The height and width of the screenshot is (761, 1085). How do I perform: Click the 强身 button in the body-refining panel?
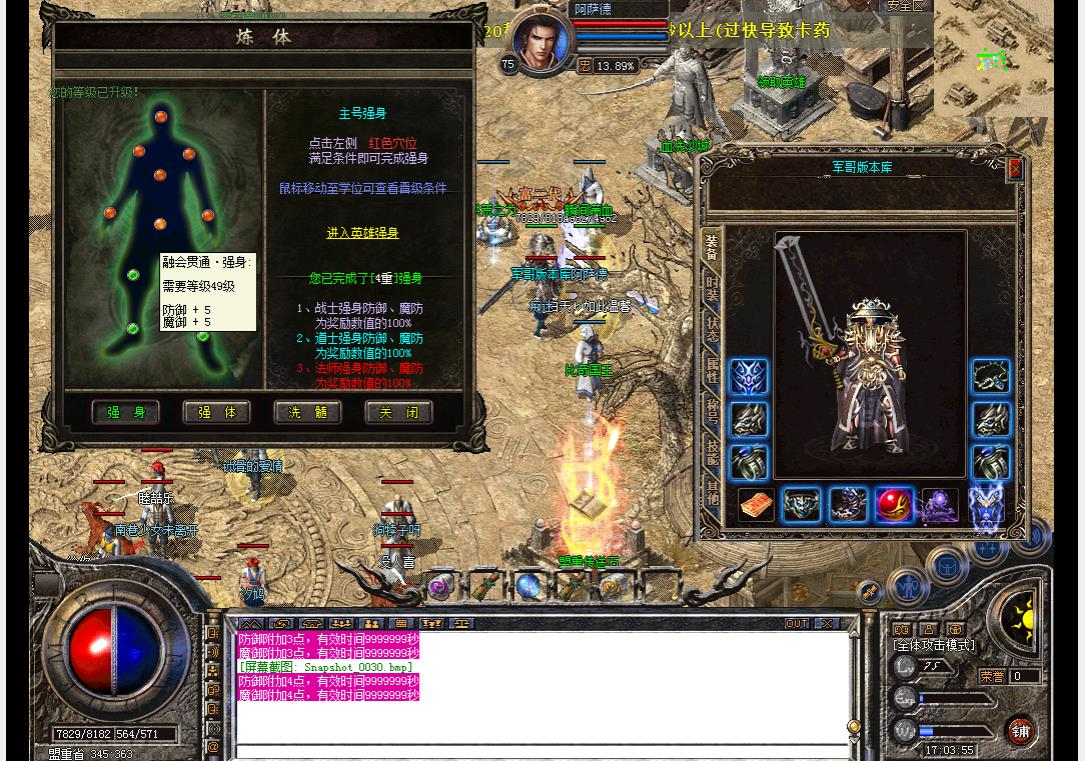point(126,412)
